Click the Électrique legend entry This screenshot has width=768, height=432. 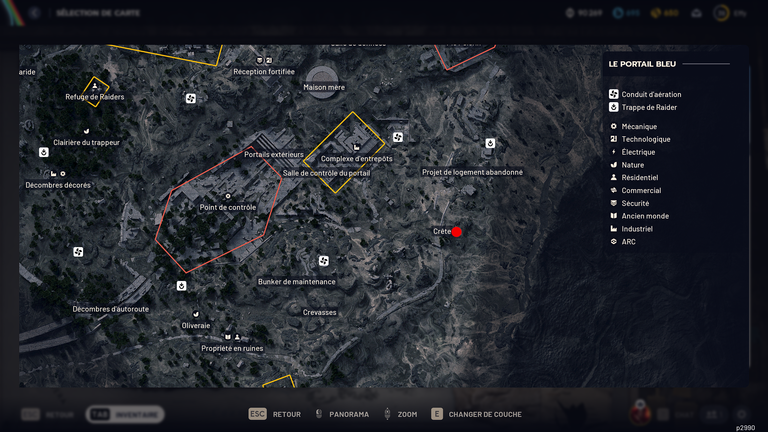coord(638,152)
